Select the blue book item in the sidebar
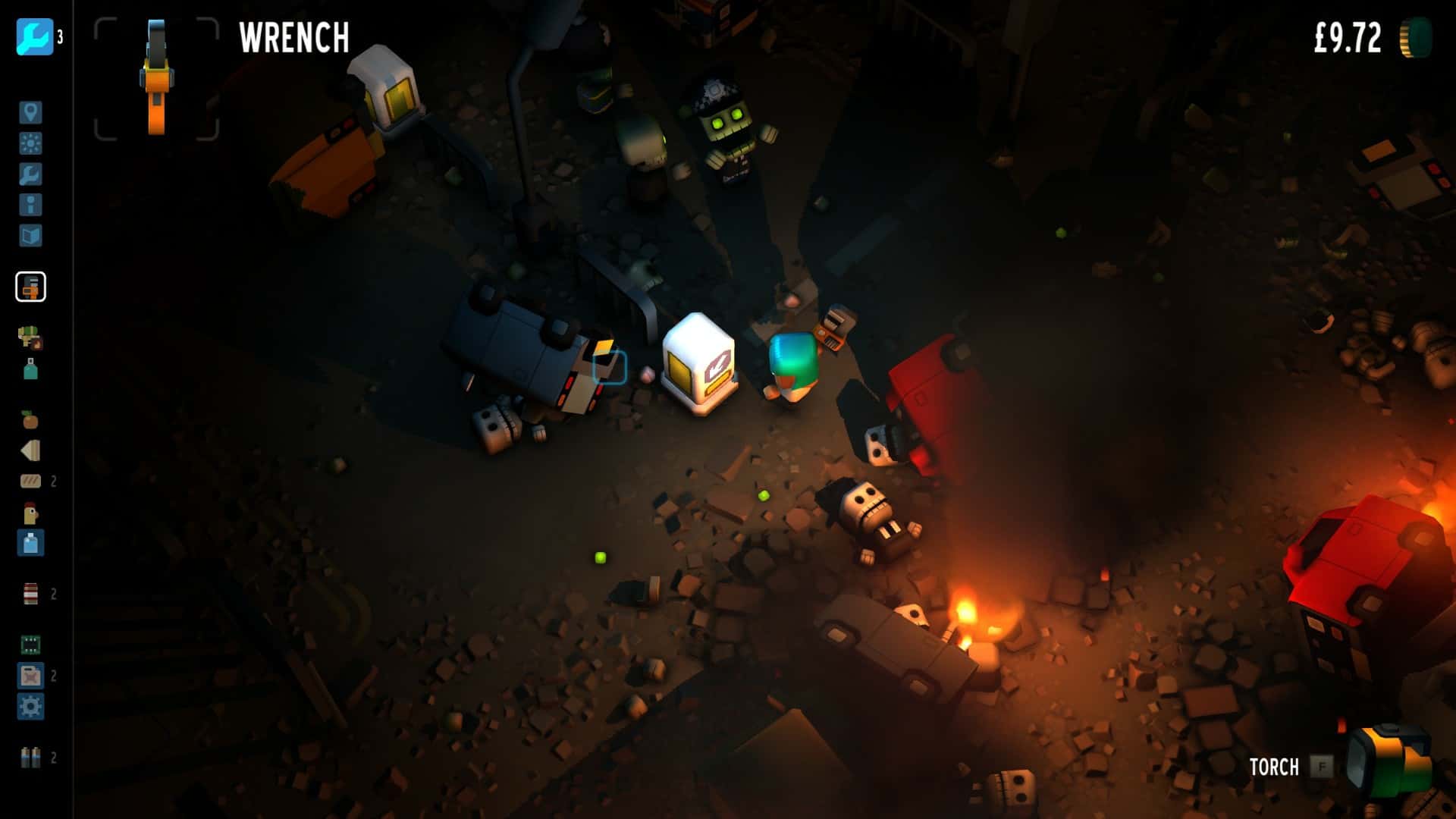This screenshot has width=1456, height=819. pyautogui.click(x=32, y=235)
